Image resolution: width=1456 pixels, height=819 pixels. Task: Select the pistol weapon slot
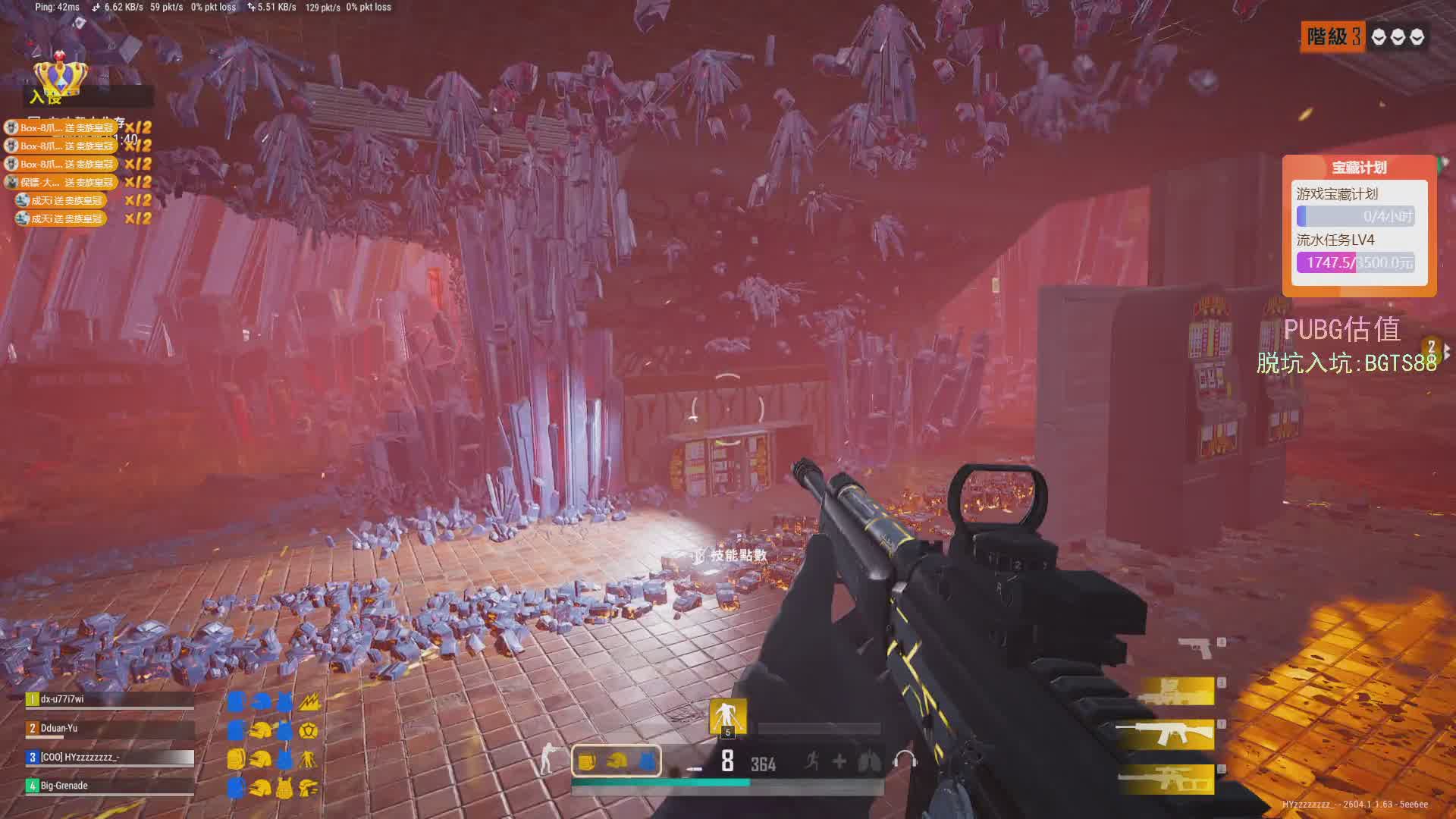click(x=1196, y=647)
